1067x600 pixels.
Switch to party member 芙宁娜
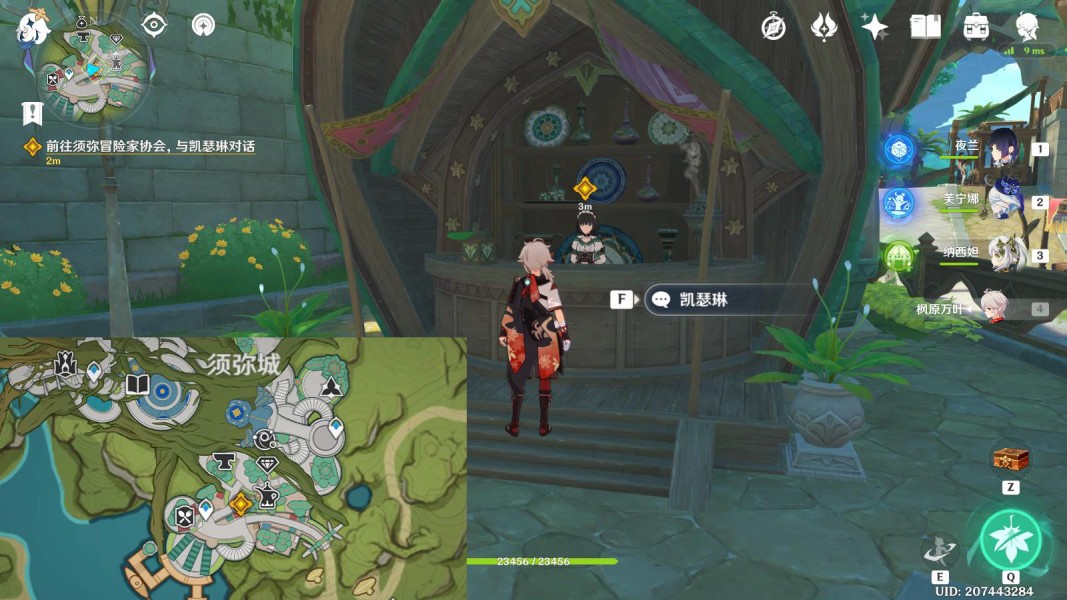pos(1001,201)
